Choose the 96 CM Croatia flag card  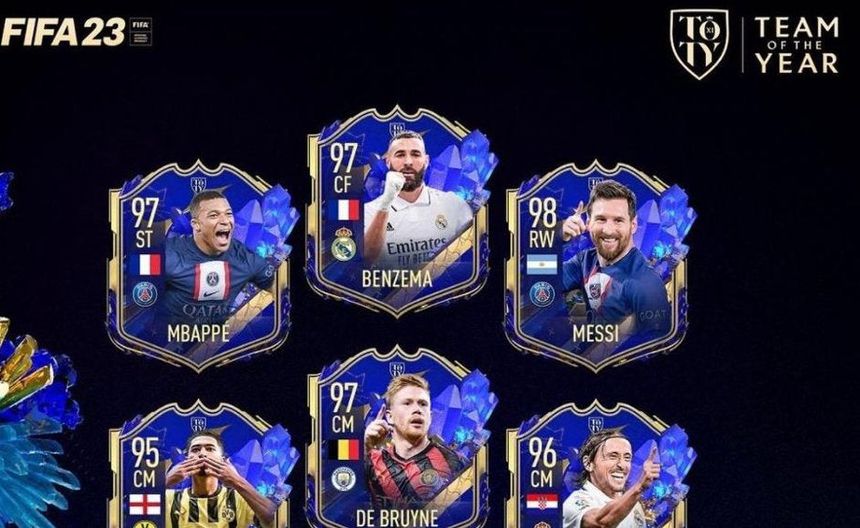596,470
